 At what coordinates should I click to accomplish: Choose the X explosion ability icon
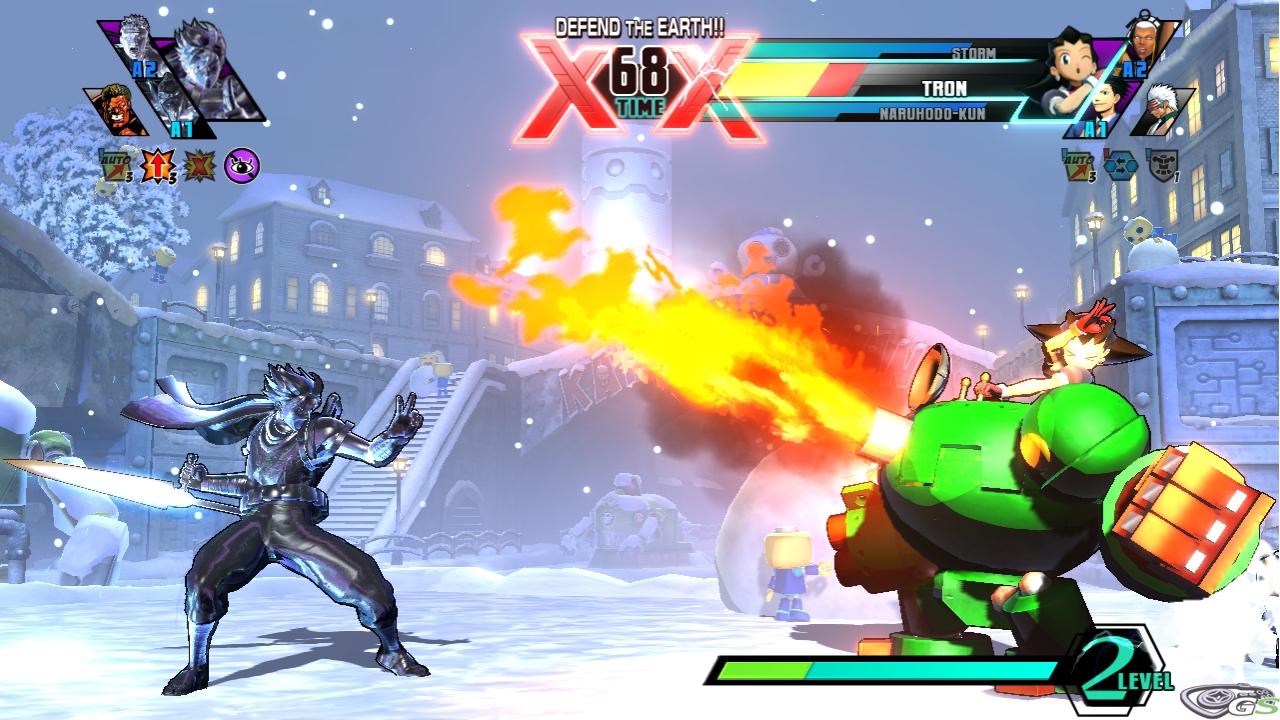(200, 165)
